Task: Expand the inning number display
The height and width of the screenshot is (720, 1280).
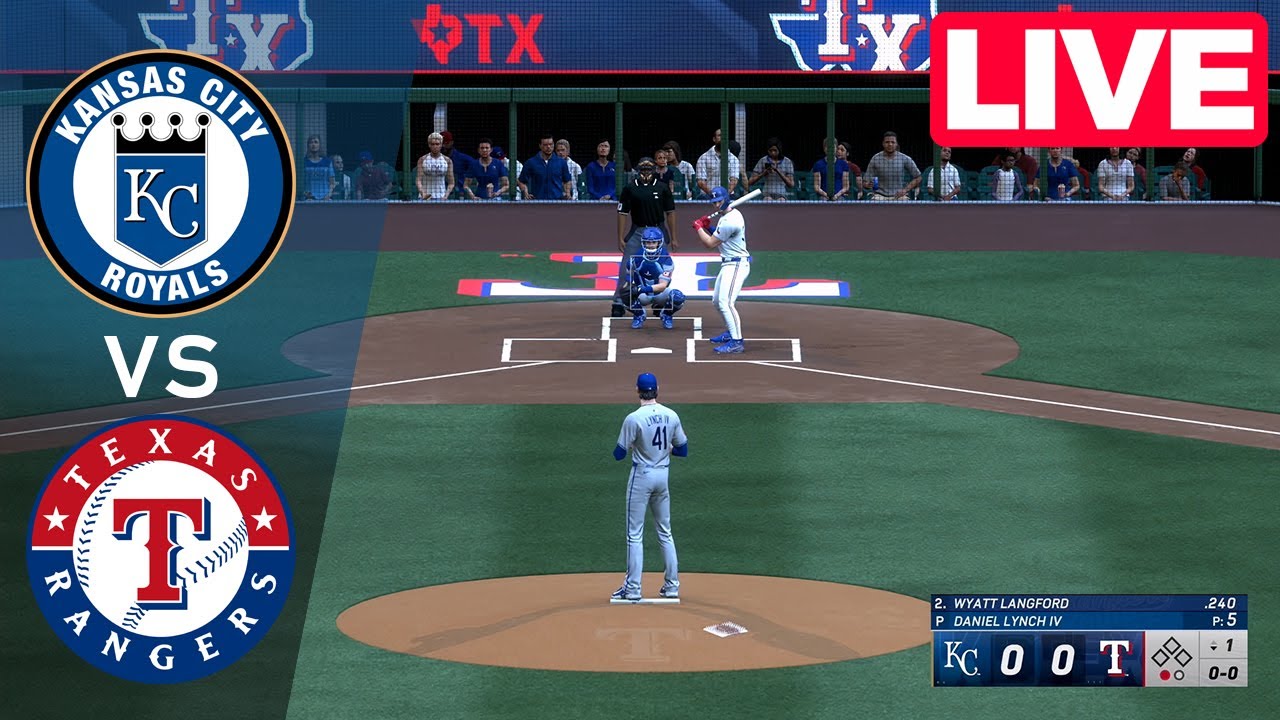Action: 1227,644
